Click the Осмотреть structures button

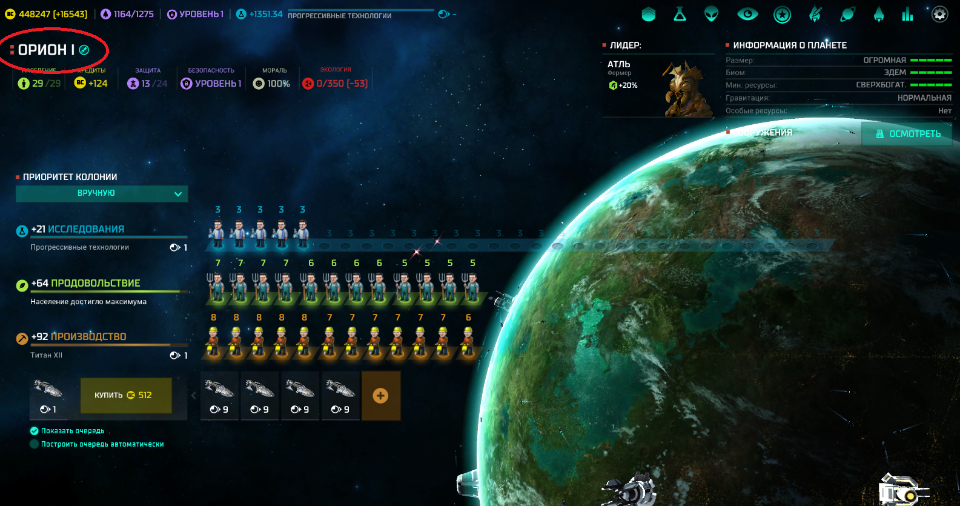coord(907,134)
